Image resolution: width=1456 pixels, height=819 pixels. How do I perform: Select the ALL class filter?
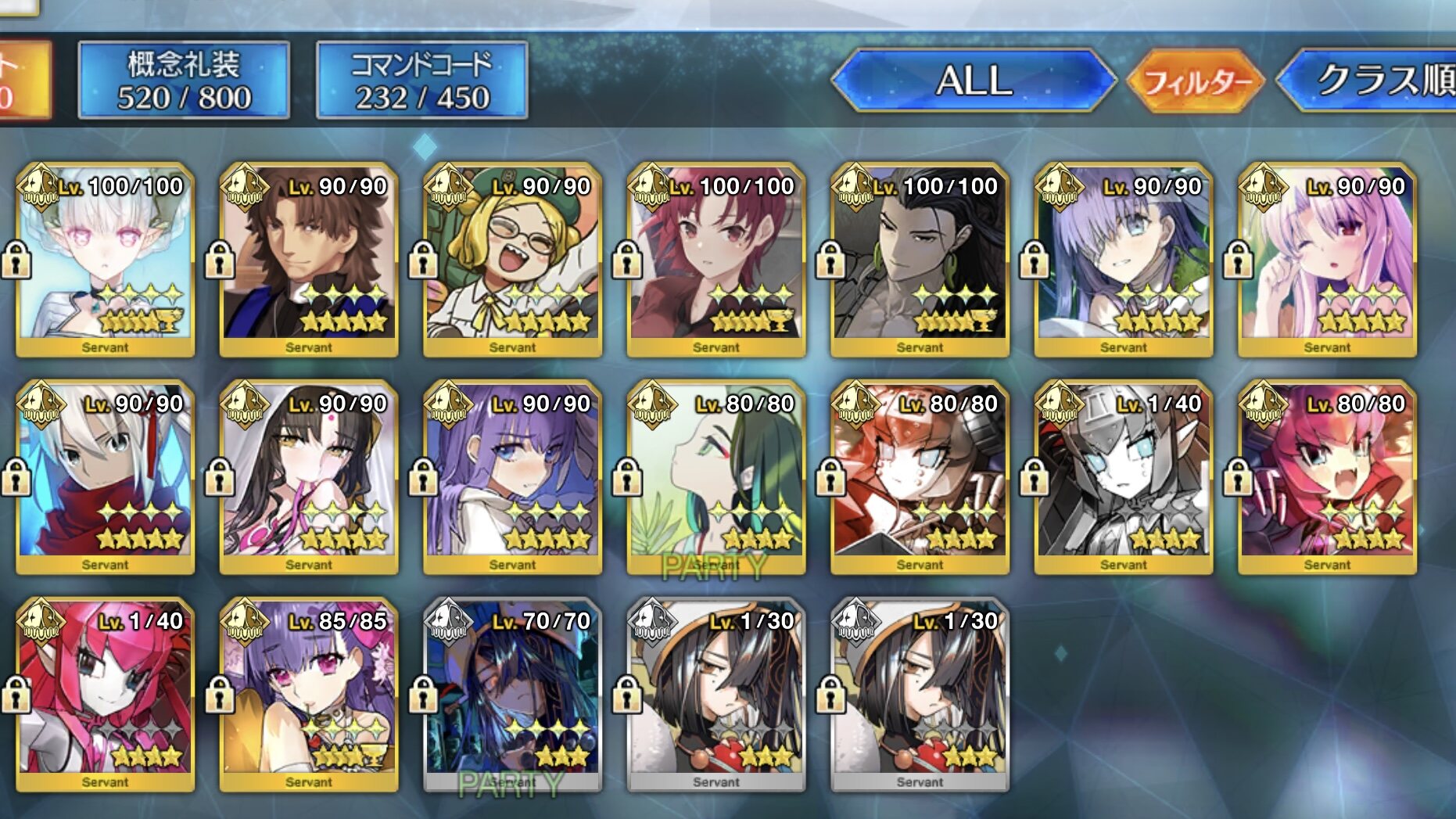[974, 80]
